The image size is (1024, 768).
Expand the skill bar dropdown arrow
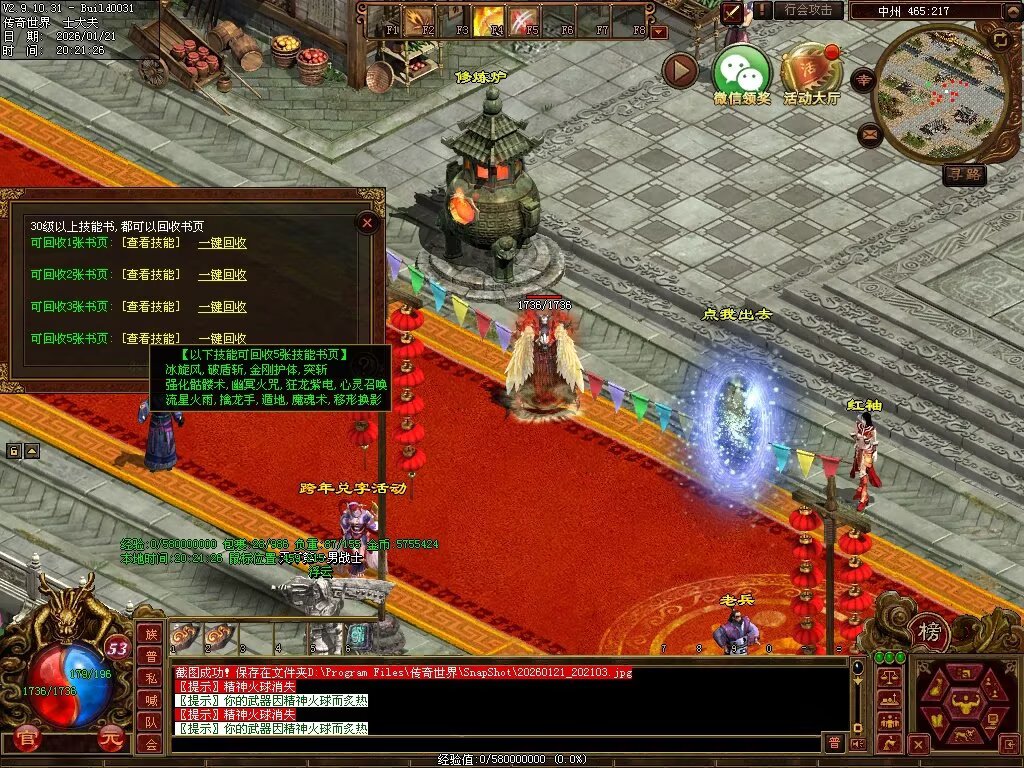(658, 32)
